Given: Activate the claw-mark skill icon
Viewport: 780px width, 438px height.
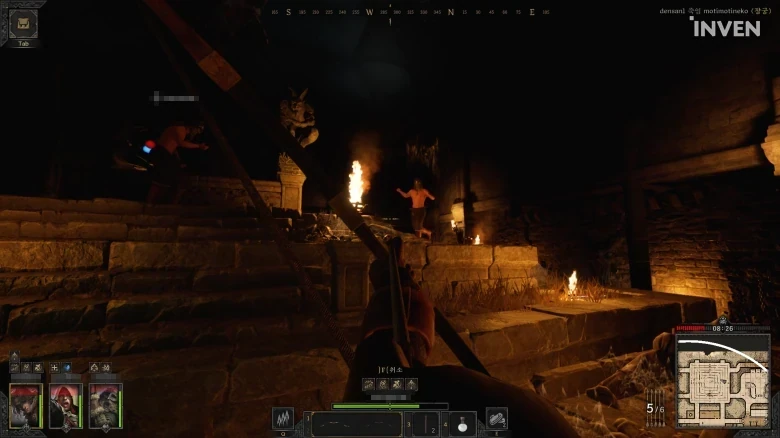Looking at the screenshot, I should 284,419.
